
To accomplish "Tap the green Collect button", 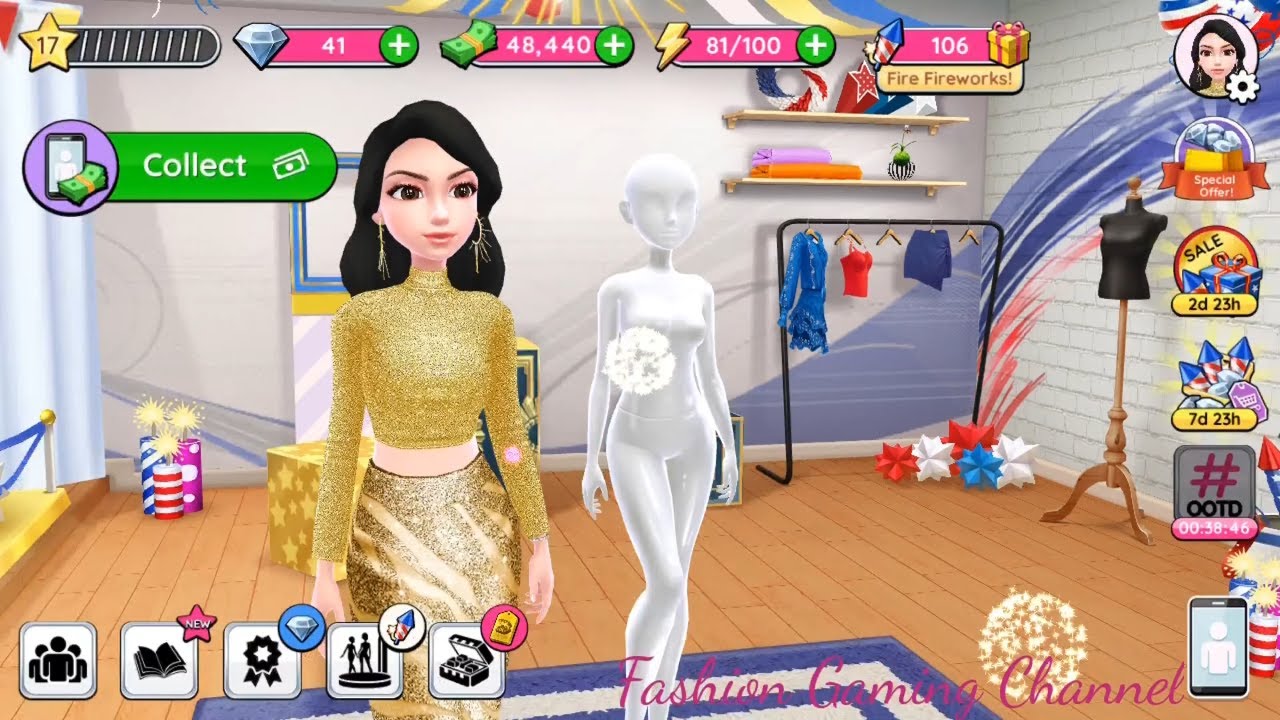I will pos(196,165).
